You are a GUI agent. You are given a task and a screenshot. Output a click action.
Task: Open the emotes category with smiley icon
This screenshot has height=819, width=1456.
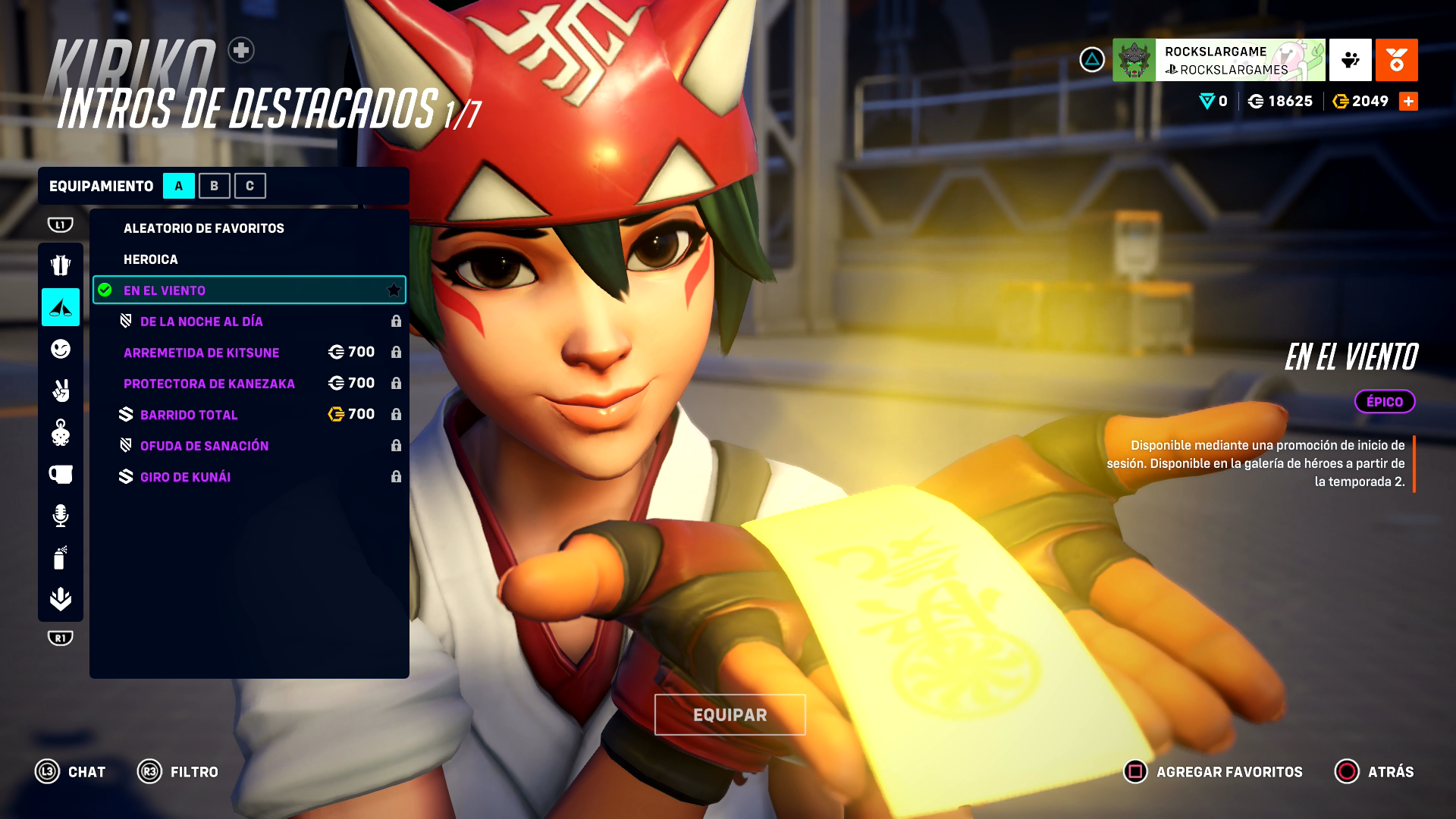[61, 349]
